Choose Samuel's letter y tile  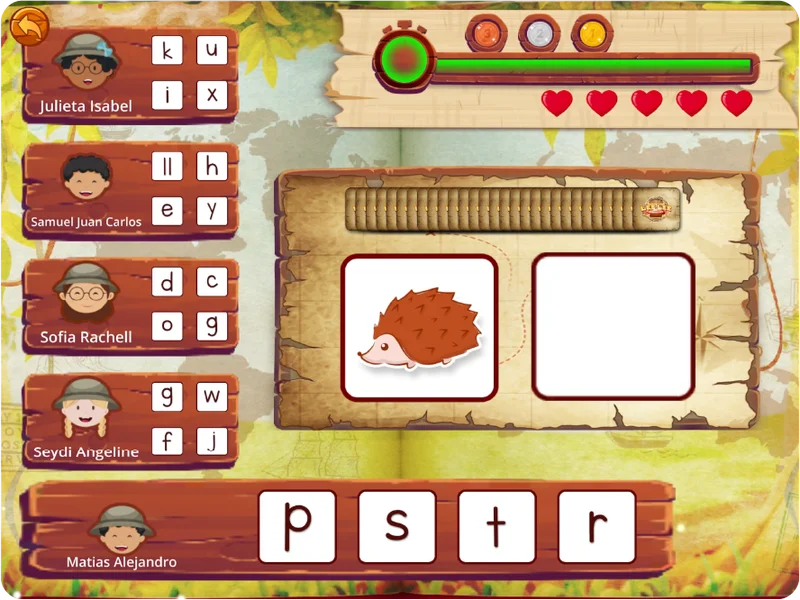click(x=212, y=211)
